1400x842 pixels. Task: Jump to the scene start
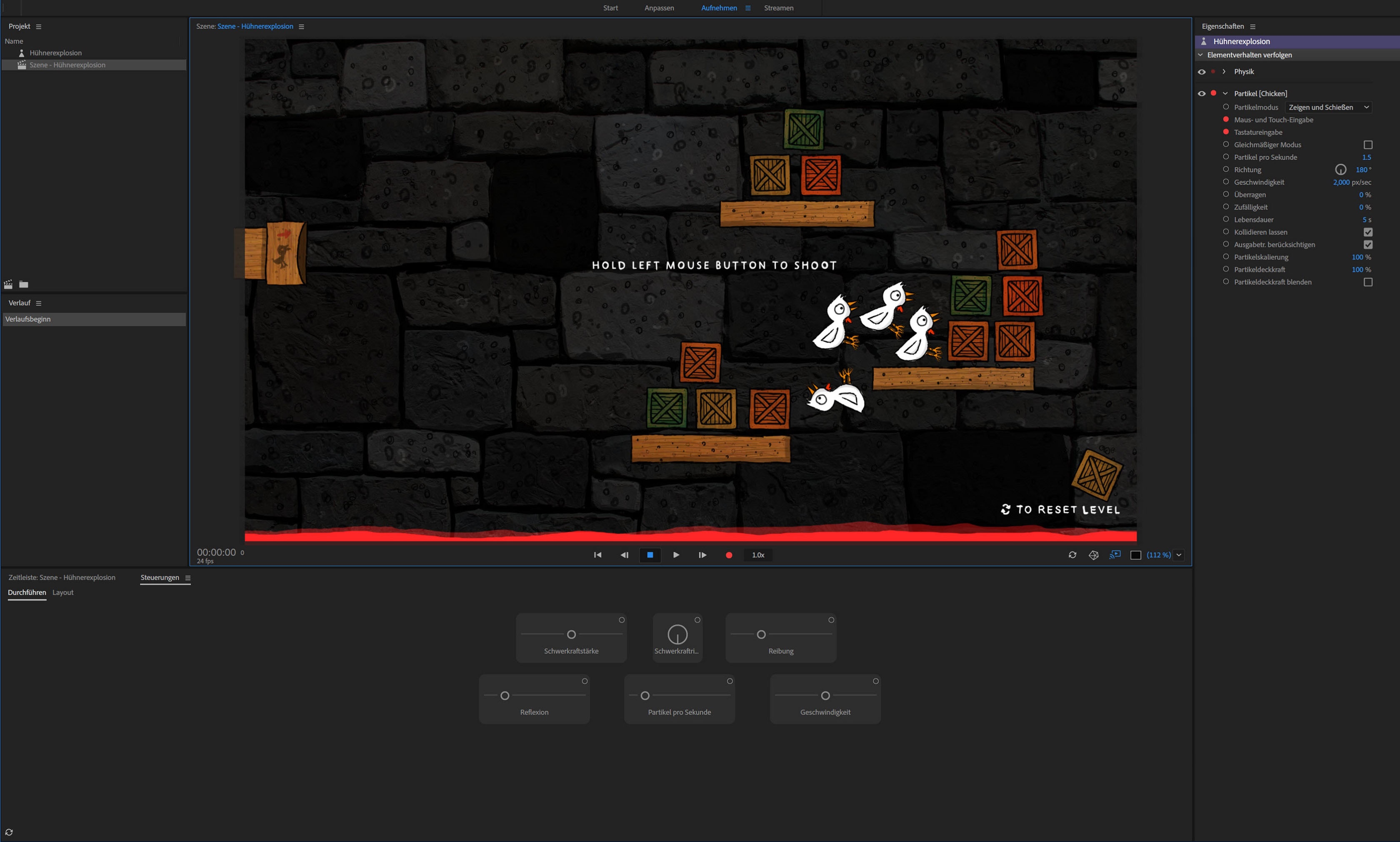point(597,555)
